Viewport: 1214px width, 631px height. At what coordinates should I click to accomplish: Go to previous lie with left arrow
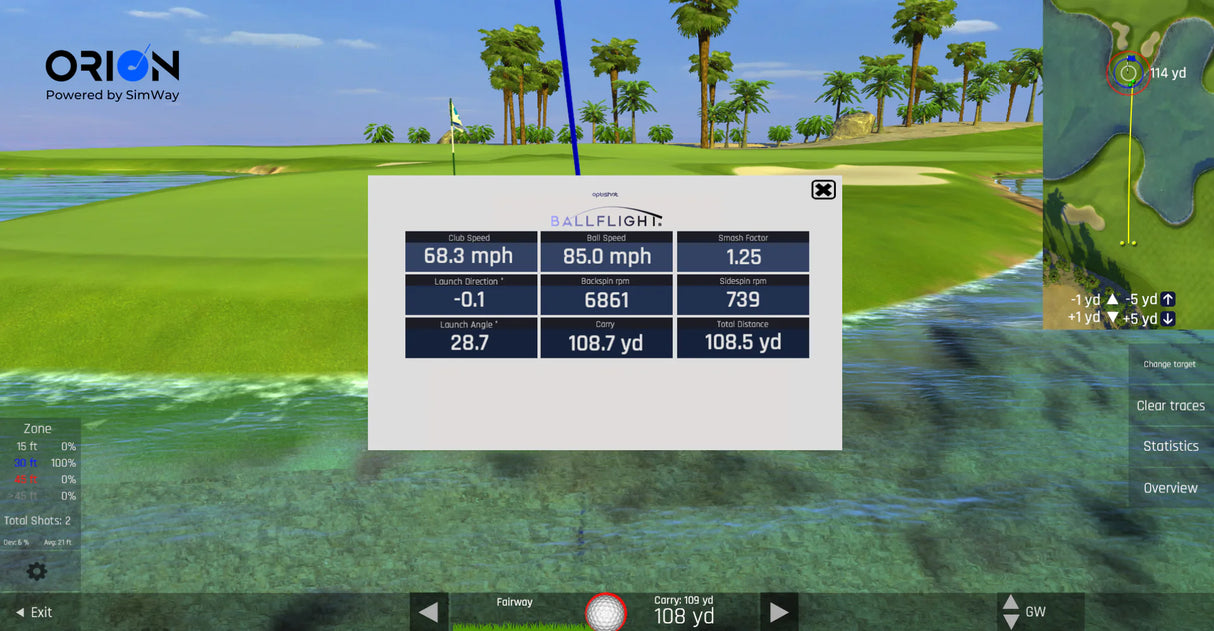(x=428, y=612)
